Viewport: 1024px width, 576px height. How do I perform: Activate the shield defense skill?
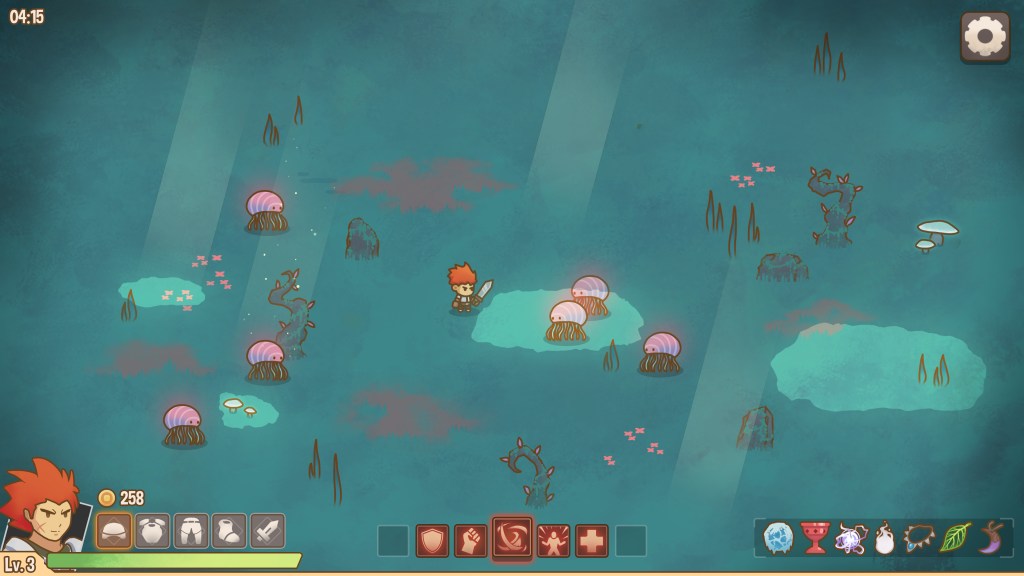432,541
